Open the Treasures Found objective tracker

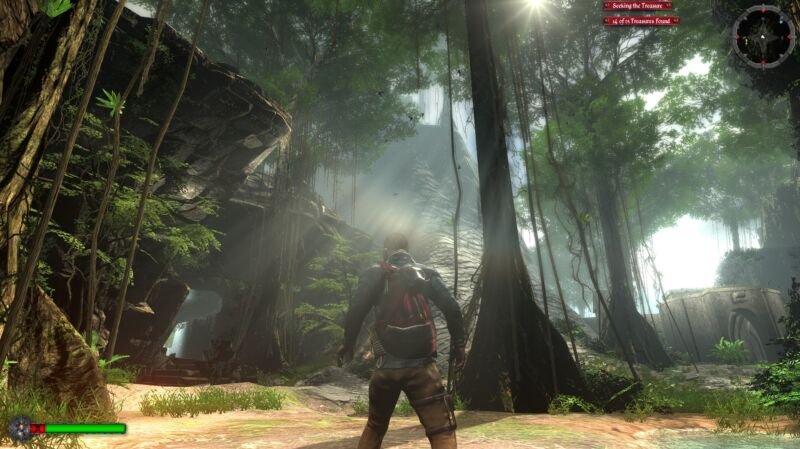pos(641,20)
